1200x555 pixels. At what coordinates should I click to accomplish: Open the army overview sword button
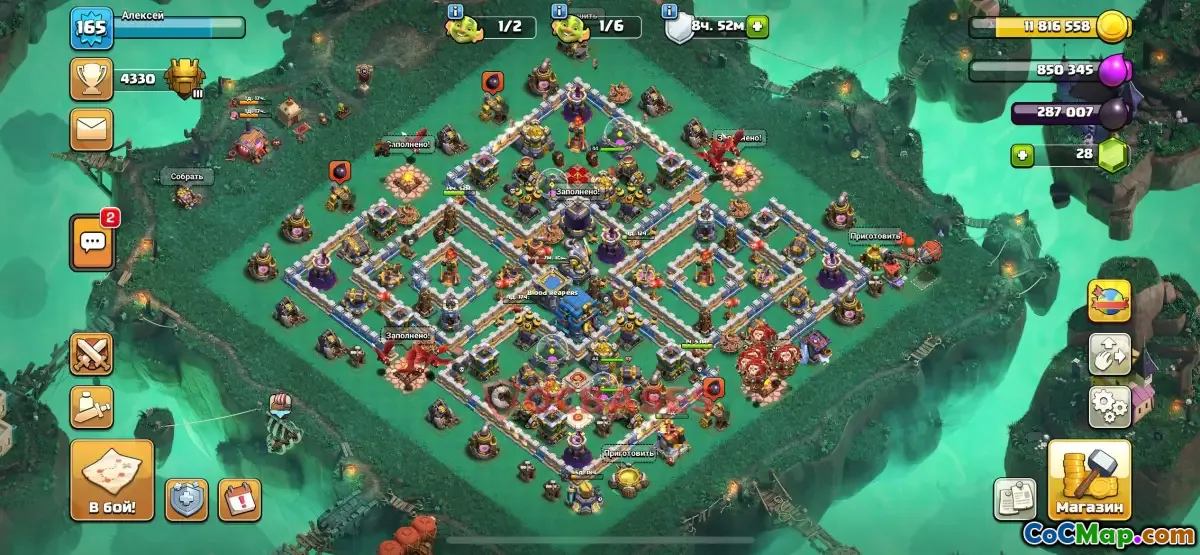coord(91,406)
